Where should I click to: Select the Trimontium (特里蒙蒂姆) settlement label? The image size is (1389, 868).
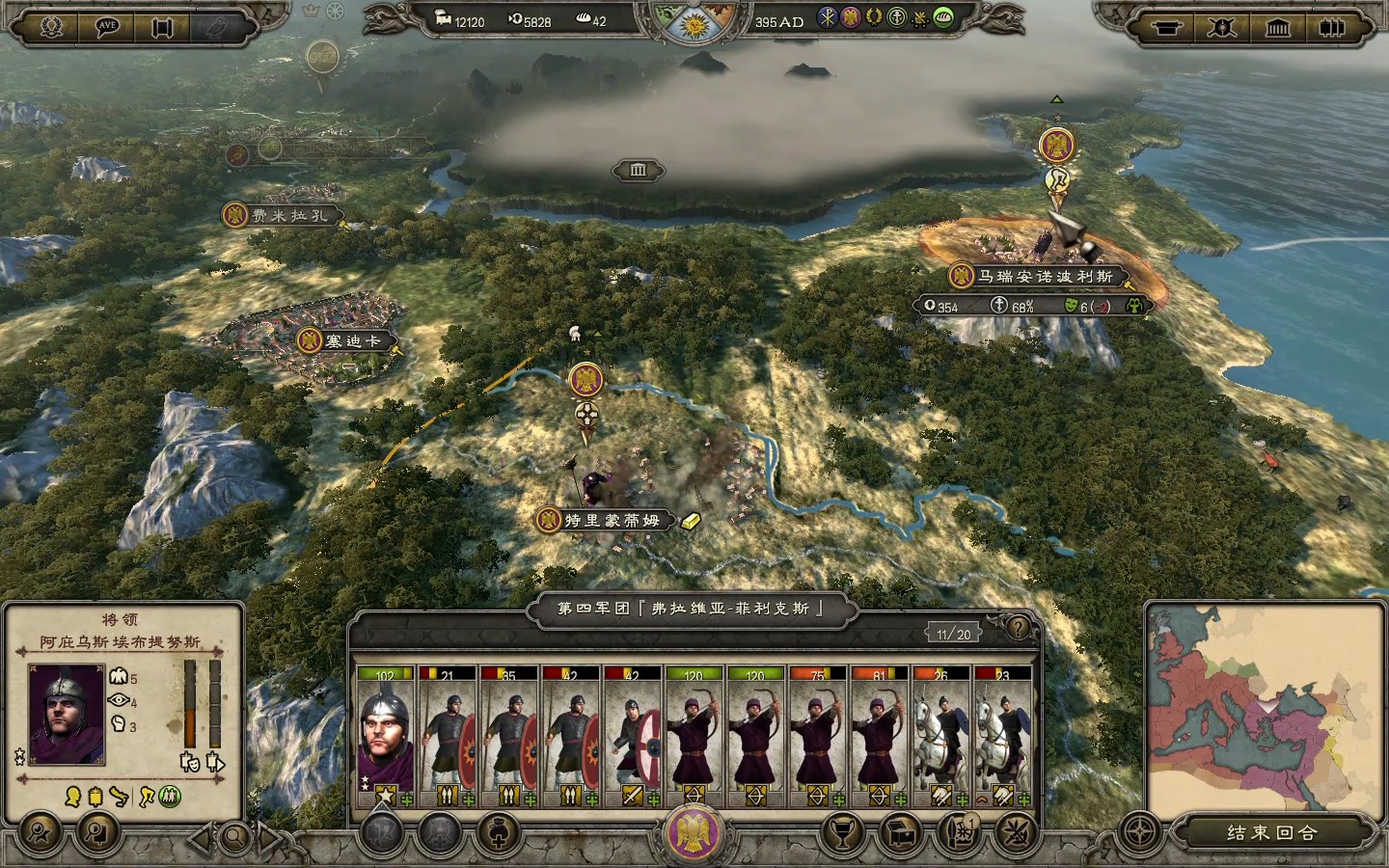tap(612, 520)
